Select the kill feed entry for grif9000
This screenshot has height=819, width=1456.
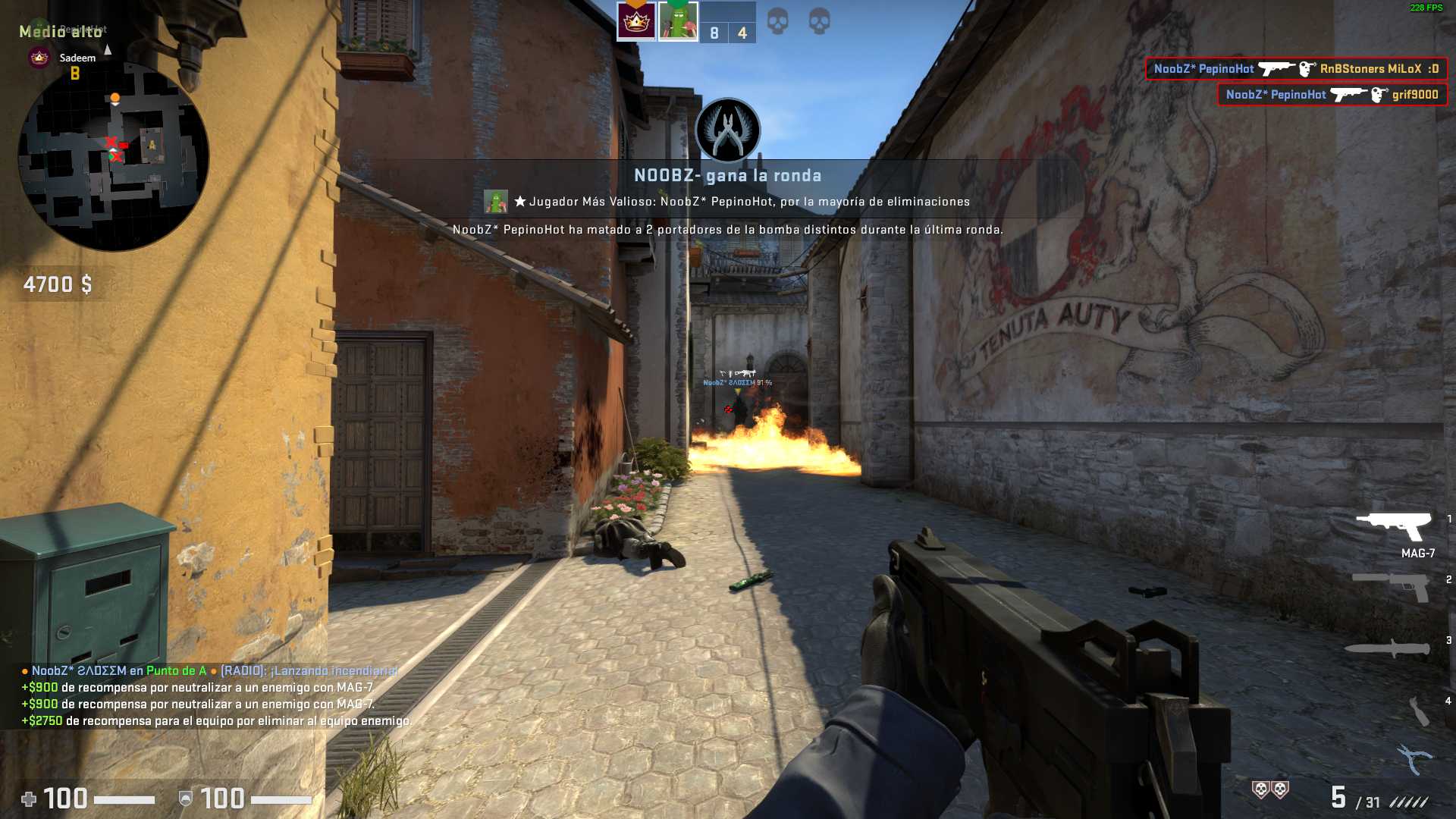click(x=1332, y=95)
